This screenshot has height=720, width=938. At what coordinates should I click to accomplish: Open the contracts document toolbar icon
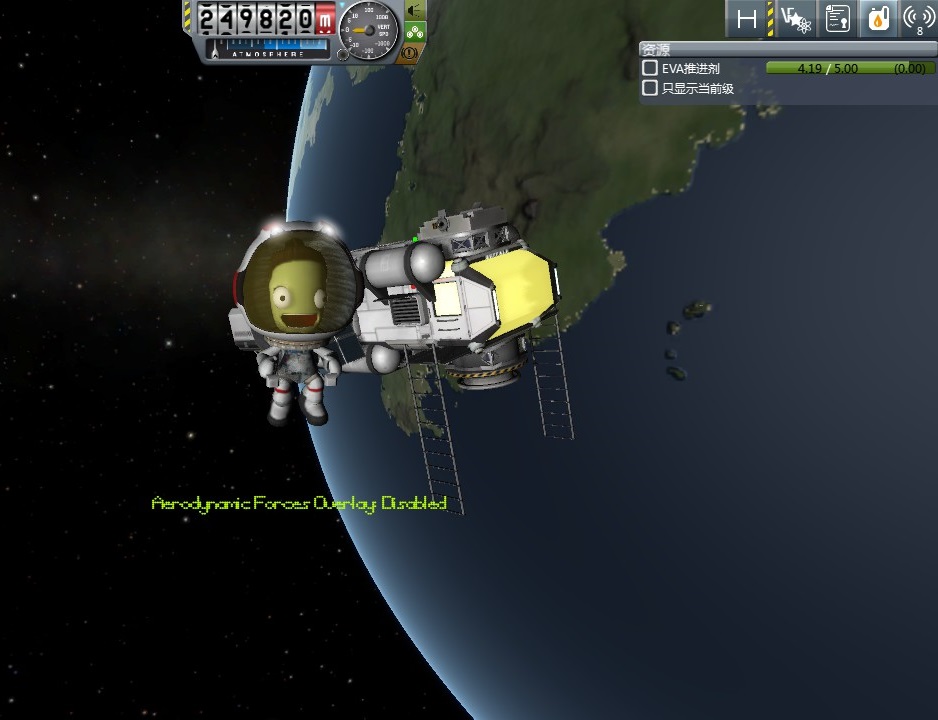pos(837,18)
